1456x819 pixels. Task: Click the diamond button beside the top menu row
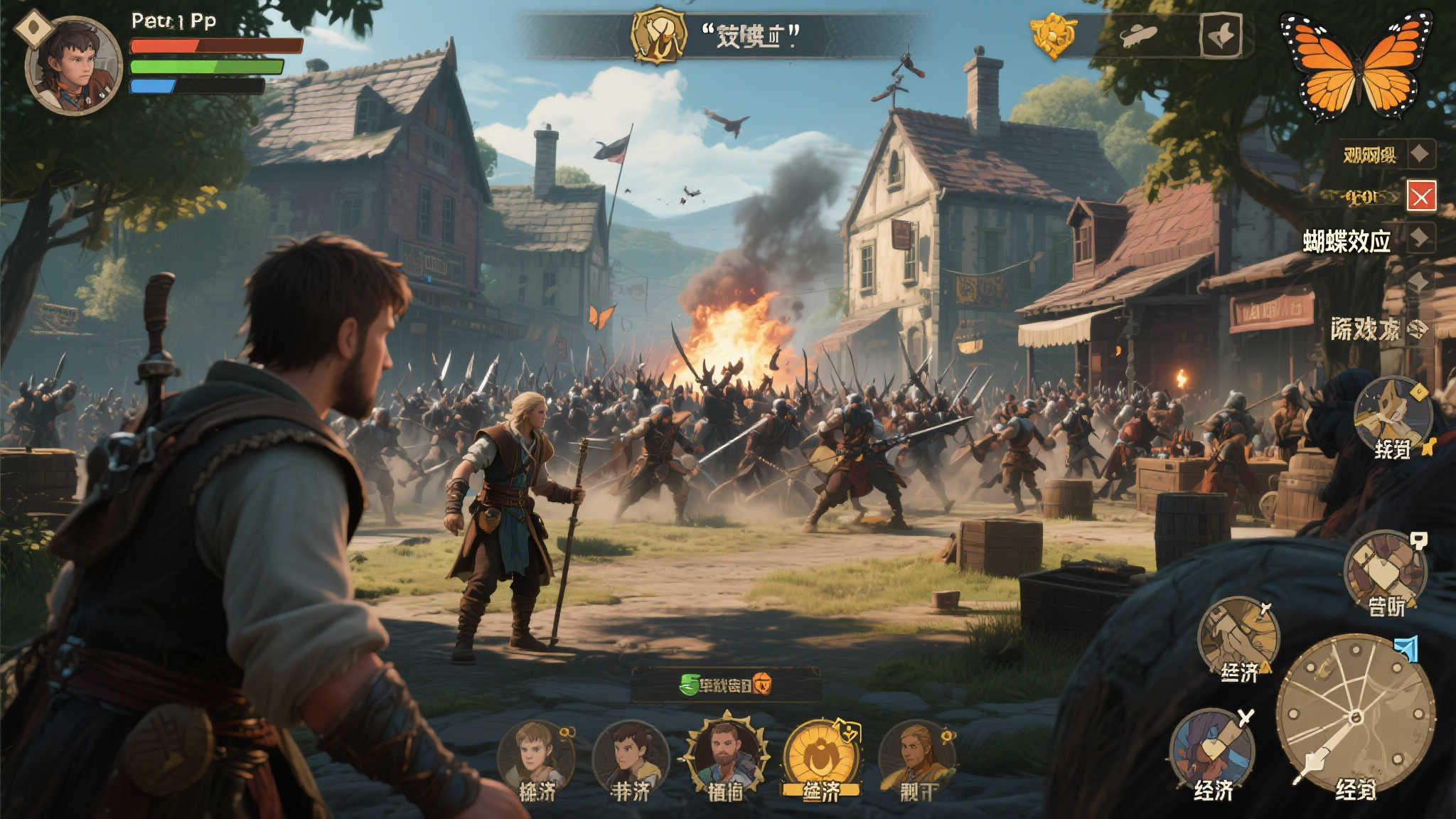[x=1420, y=154]
